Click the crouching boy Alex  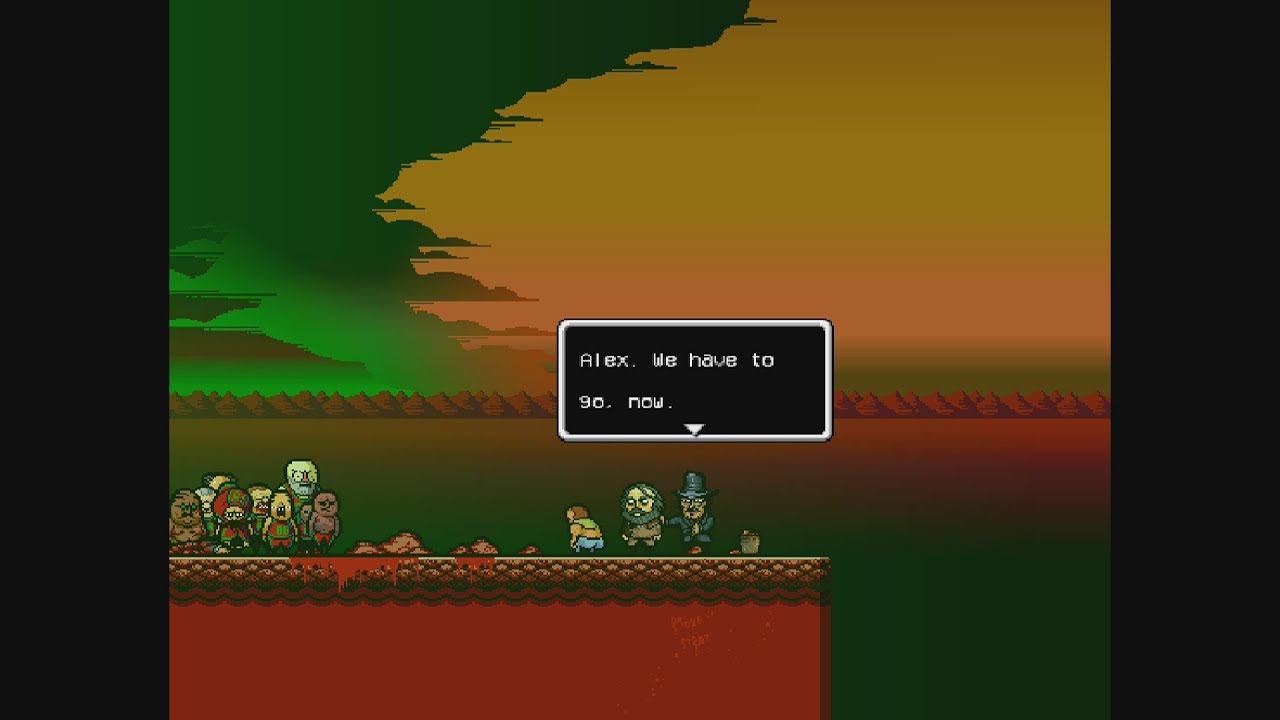point(585,528)
